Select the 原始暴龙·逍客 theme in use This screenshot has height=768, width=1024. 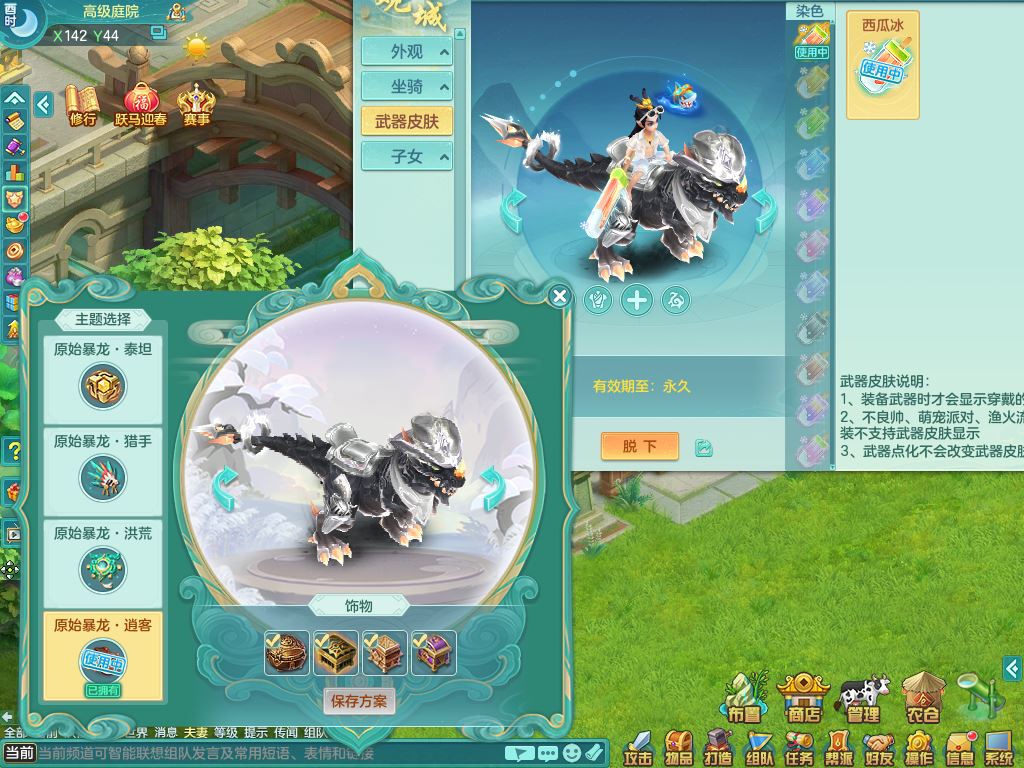point(103,654)
